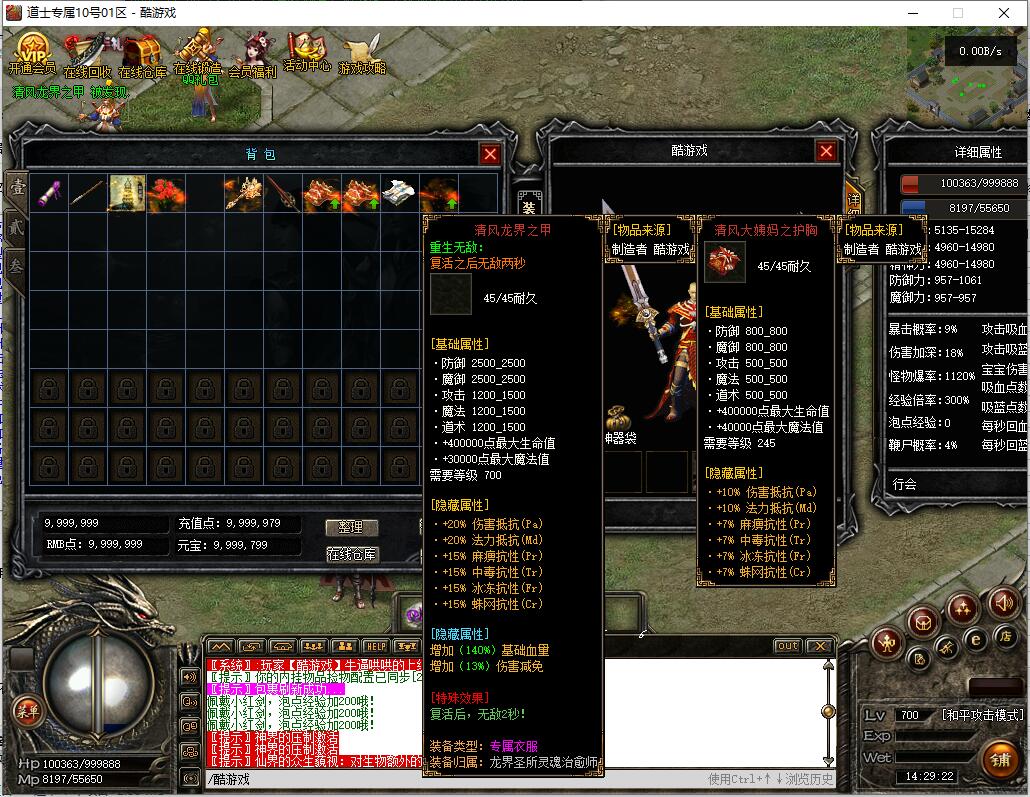Click the minimap in the corner
The width and height of the screenshot is (1030, 797).
pos(966,75)
